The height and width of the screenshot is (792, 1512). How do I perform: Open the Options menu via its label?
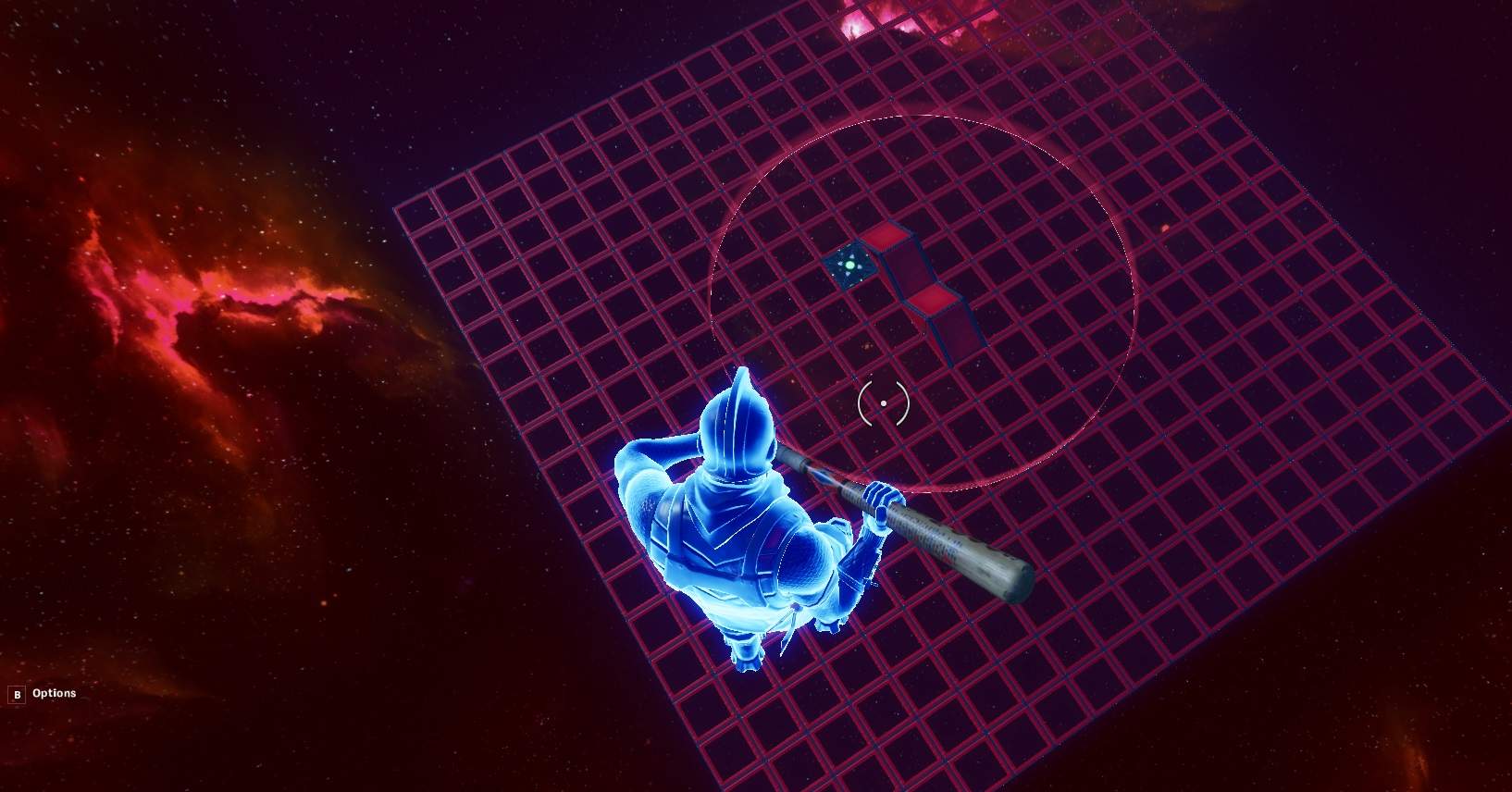pos(56,692)
